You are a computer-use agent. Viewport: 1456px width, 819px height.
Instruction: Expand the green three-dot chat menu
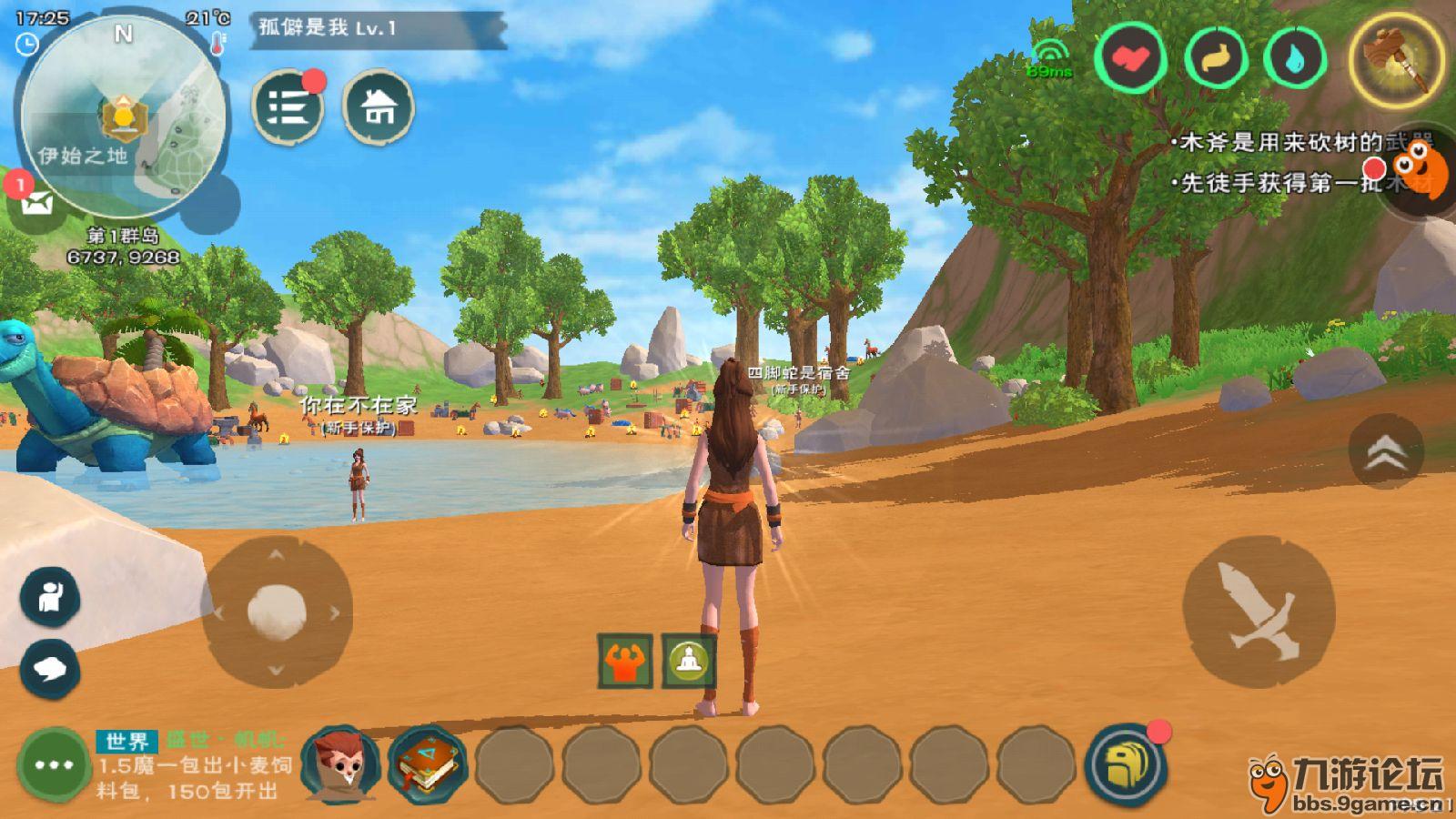tap(54, 764)
